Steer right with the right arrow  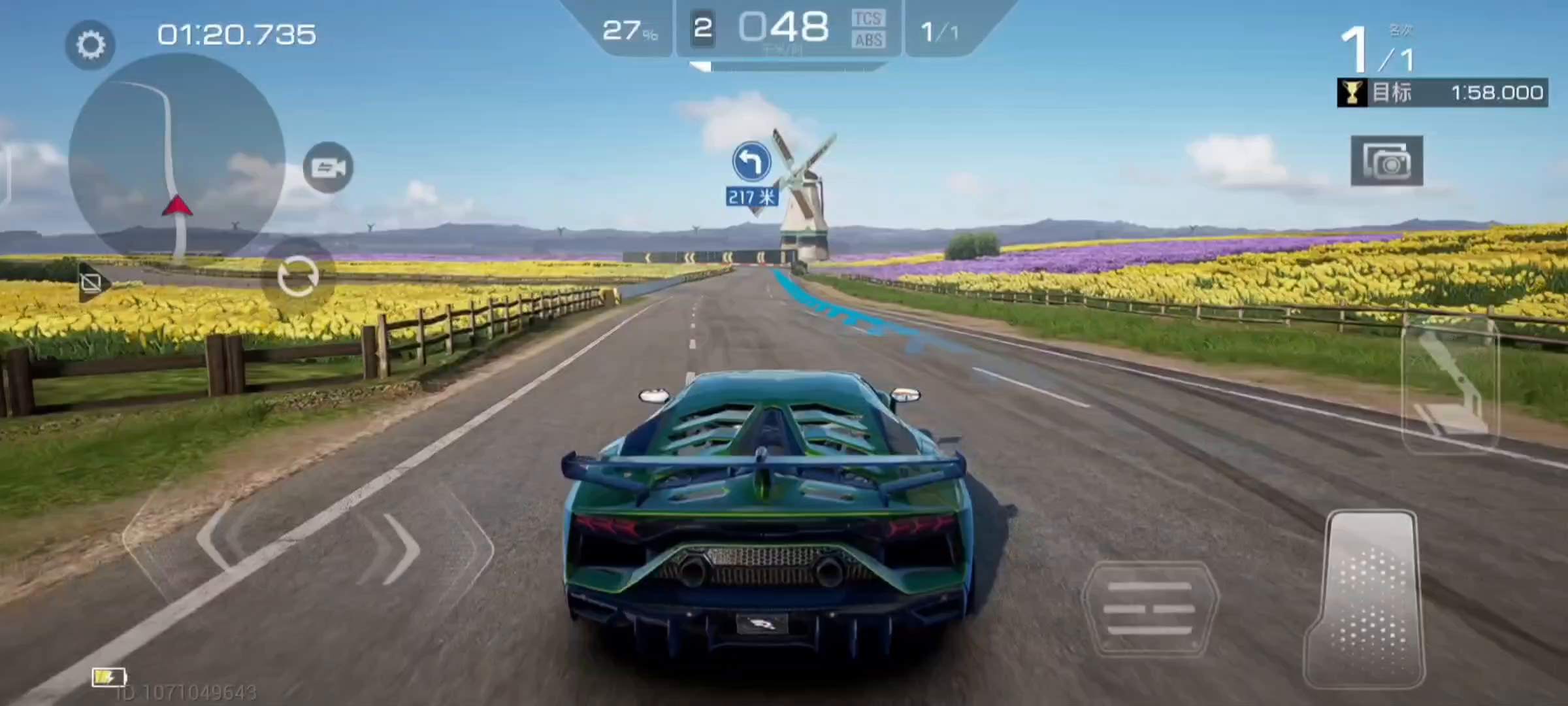click(400, 548)
